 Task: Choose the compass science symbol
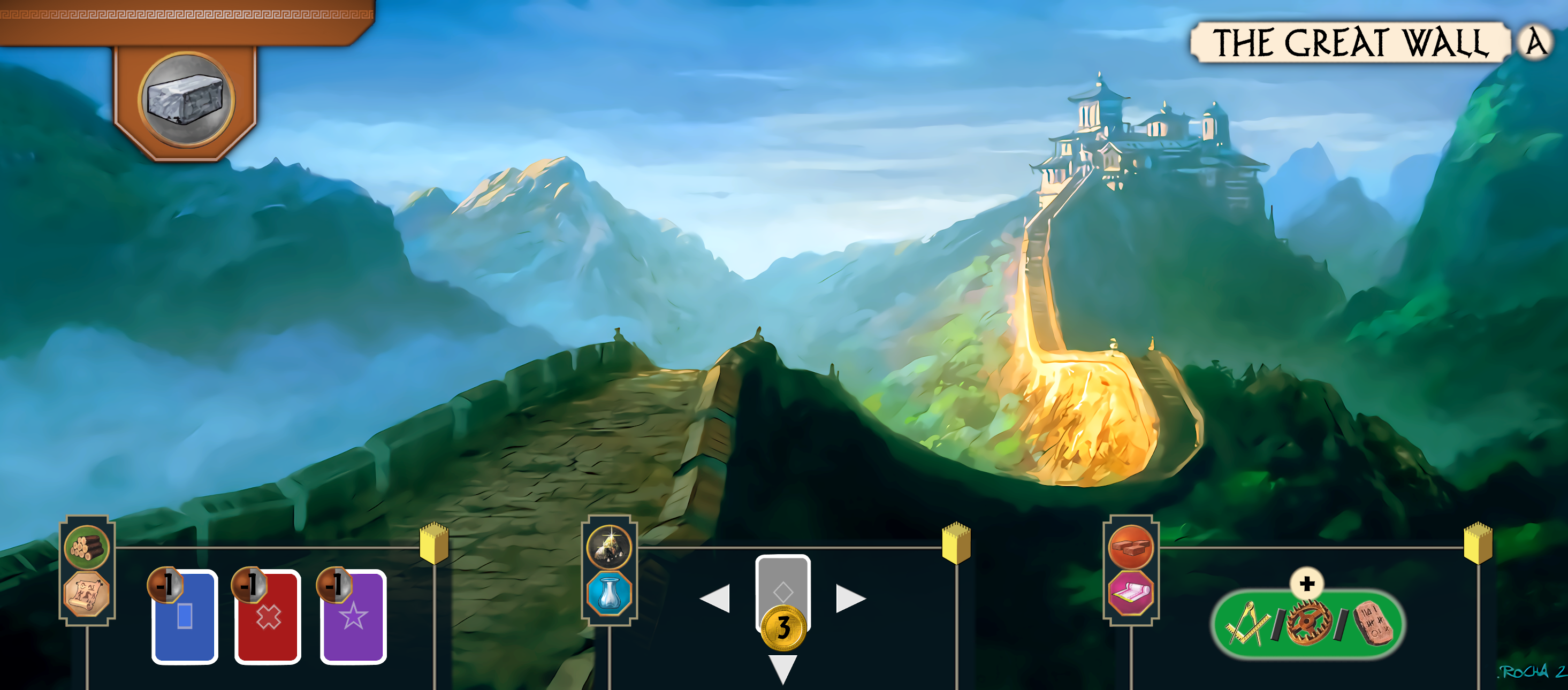coord(1246,624)
